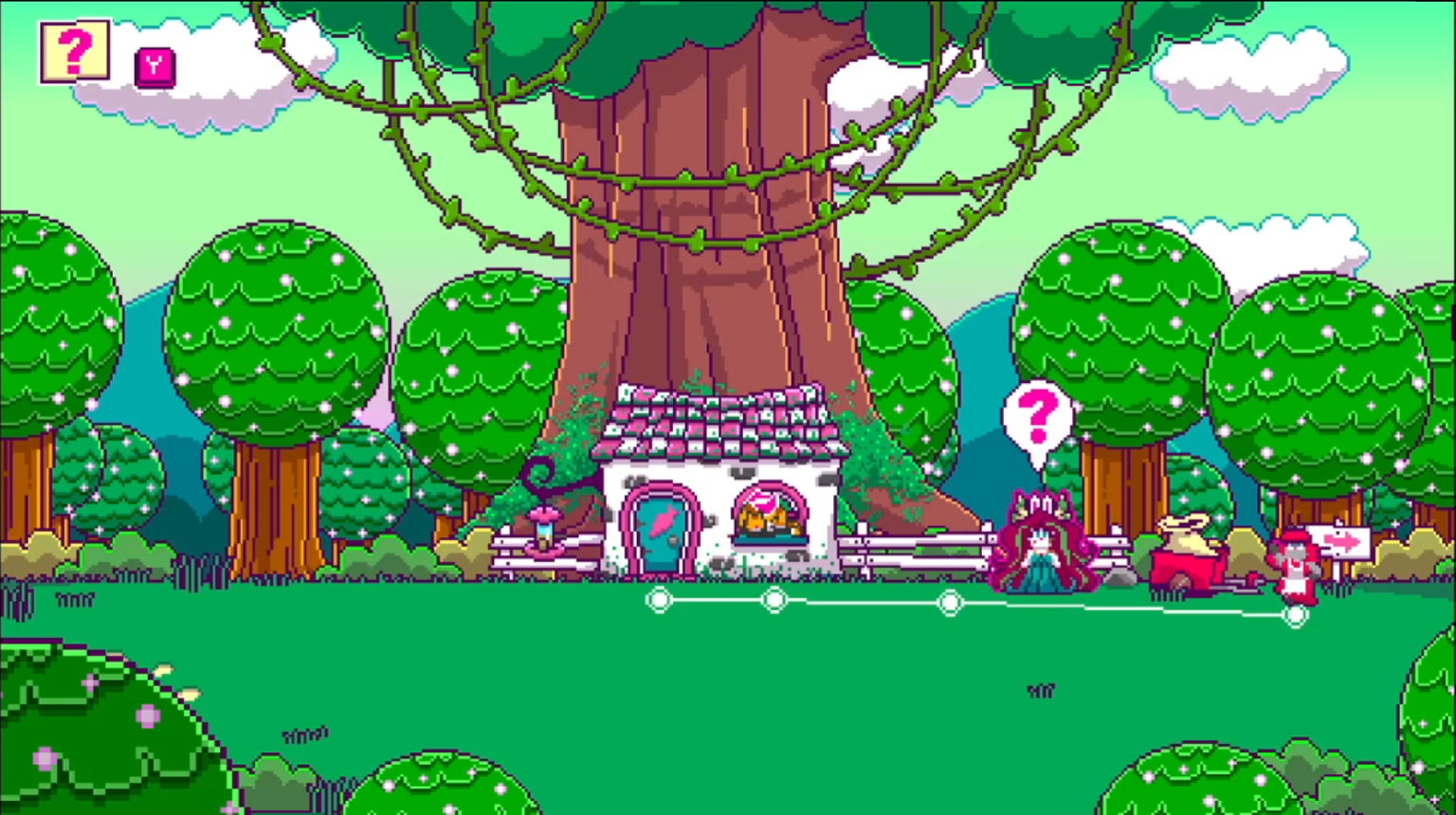
Task: Click the question mark speech bubble
Action: (x=1037, y=414)
